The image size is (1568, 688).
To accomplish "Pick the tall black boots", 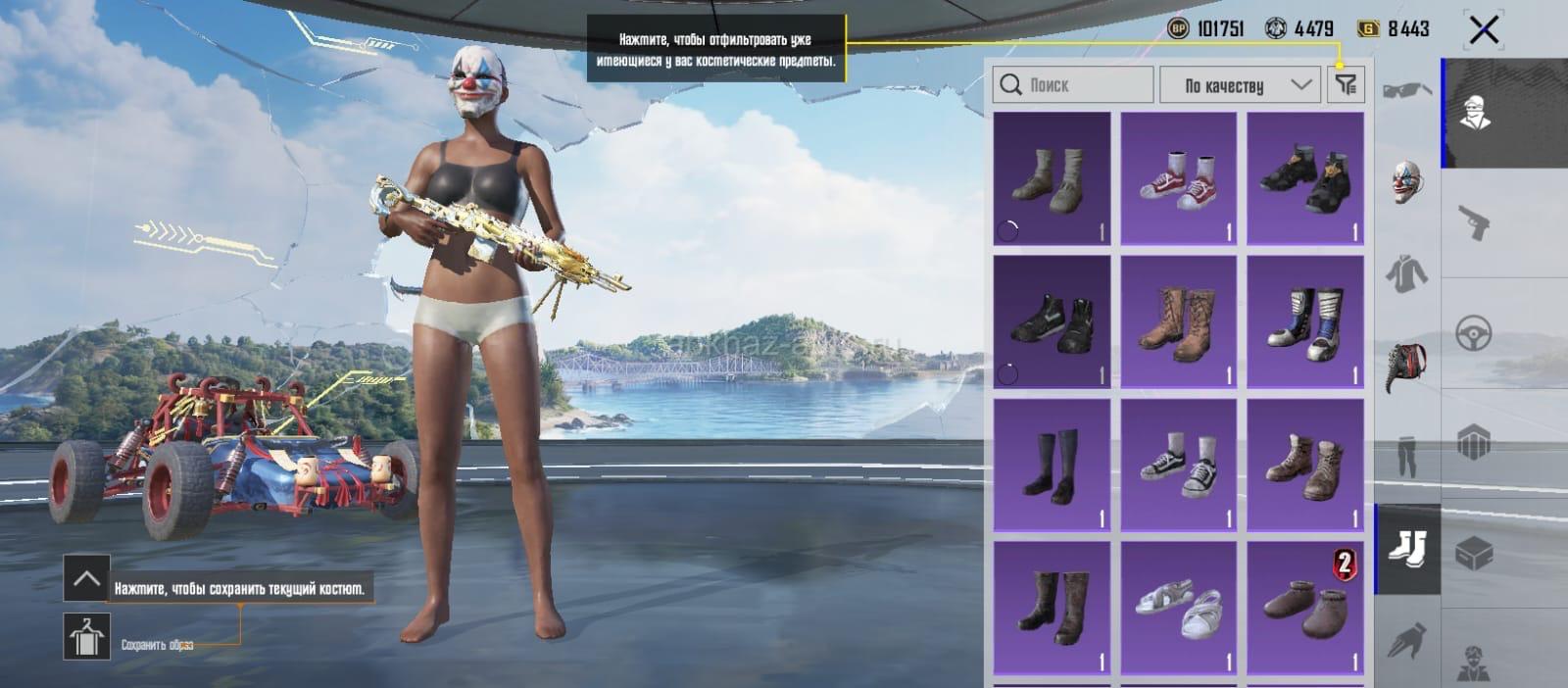I will [1052, 466].
